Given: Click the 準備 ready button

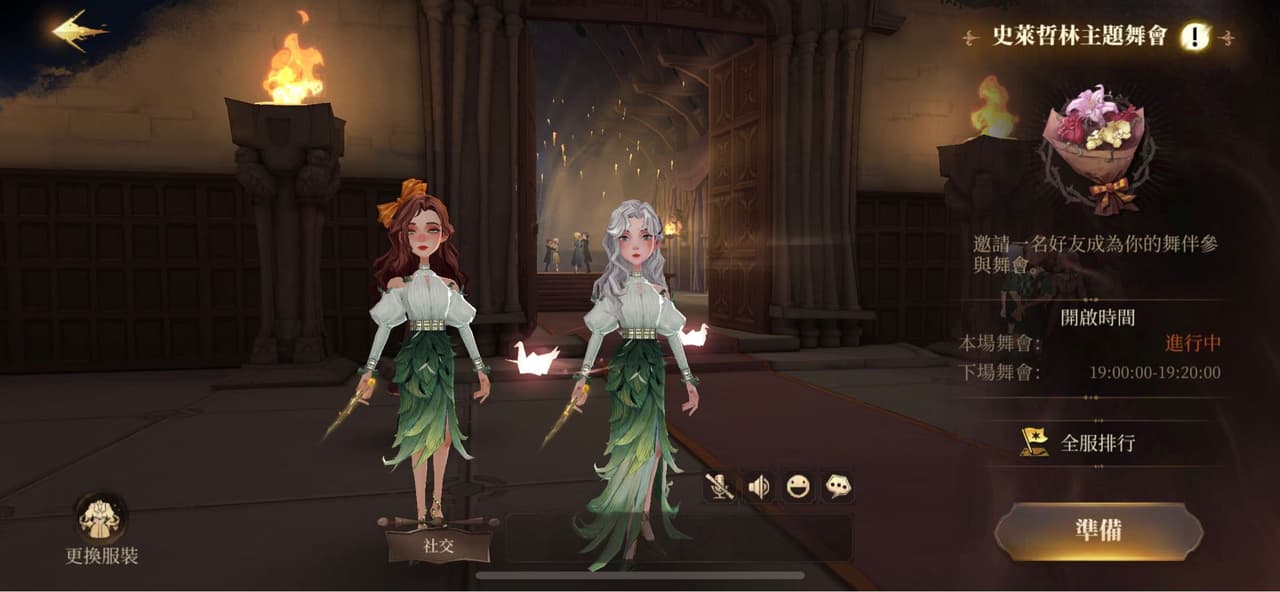Looking at the screenshot, I should pos(1098,531).
